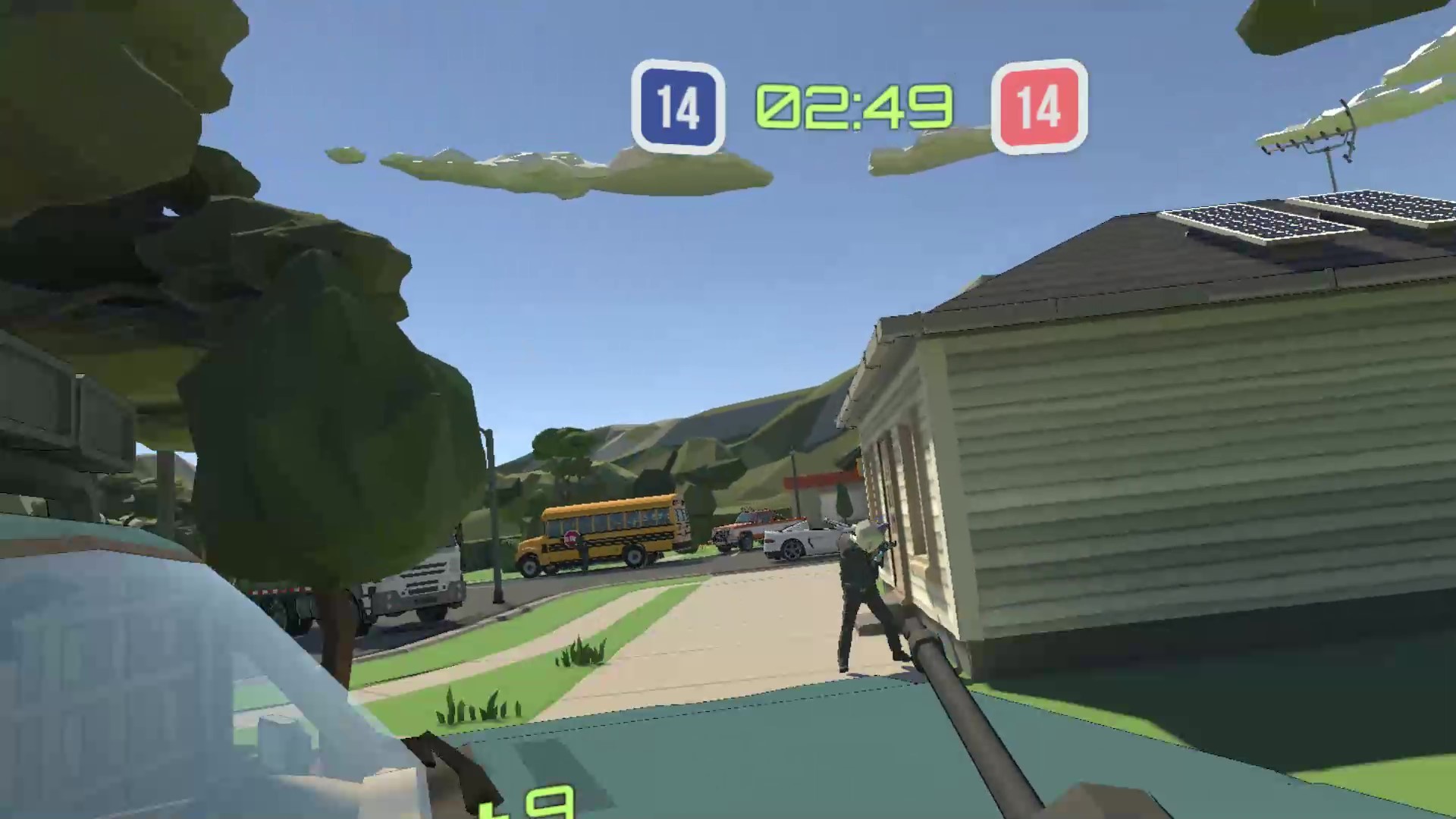
Task: Click the white sports car behind the bus
Action: coord(804,538)
